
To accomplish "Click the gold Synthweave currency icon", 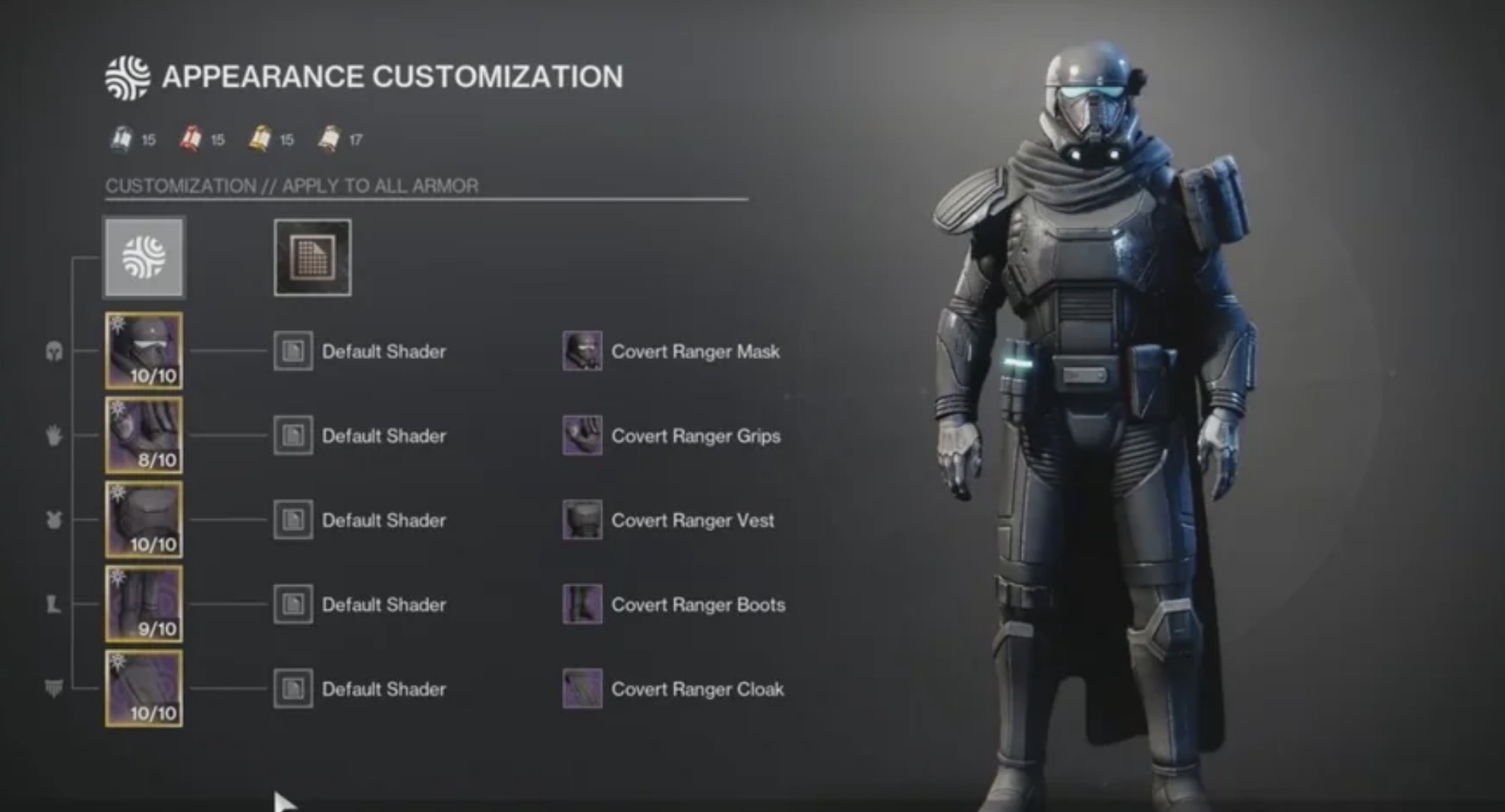I will (259, 137).
